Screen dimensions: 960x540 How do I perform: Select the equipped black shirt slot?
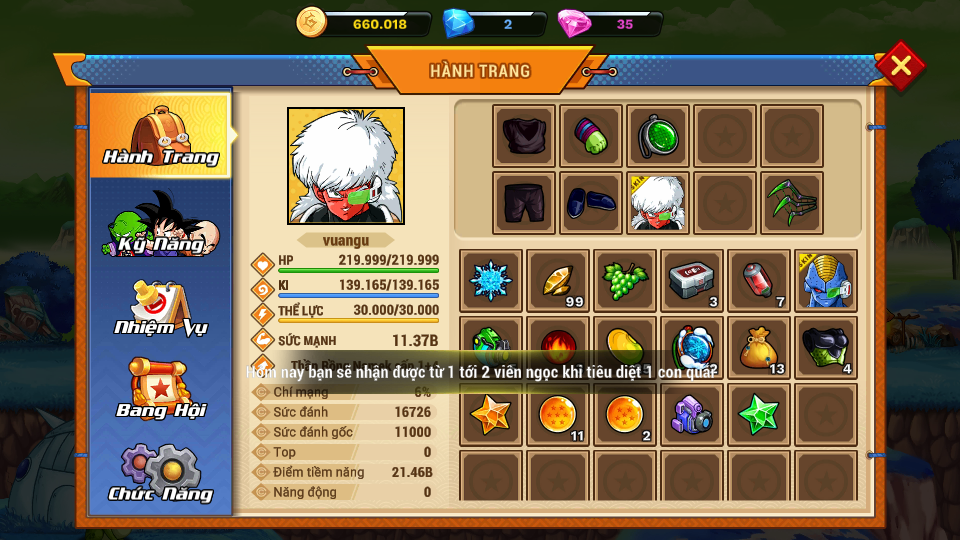coord(524,136)
